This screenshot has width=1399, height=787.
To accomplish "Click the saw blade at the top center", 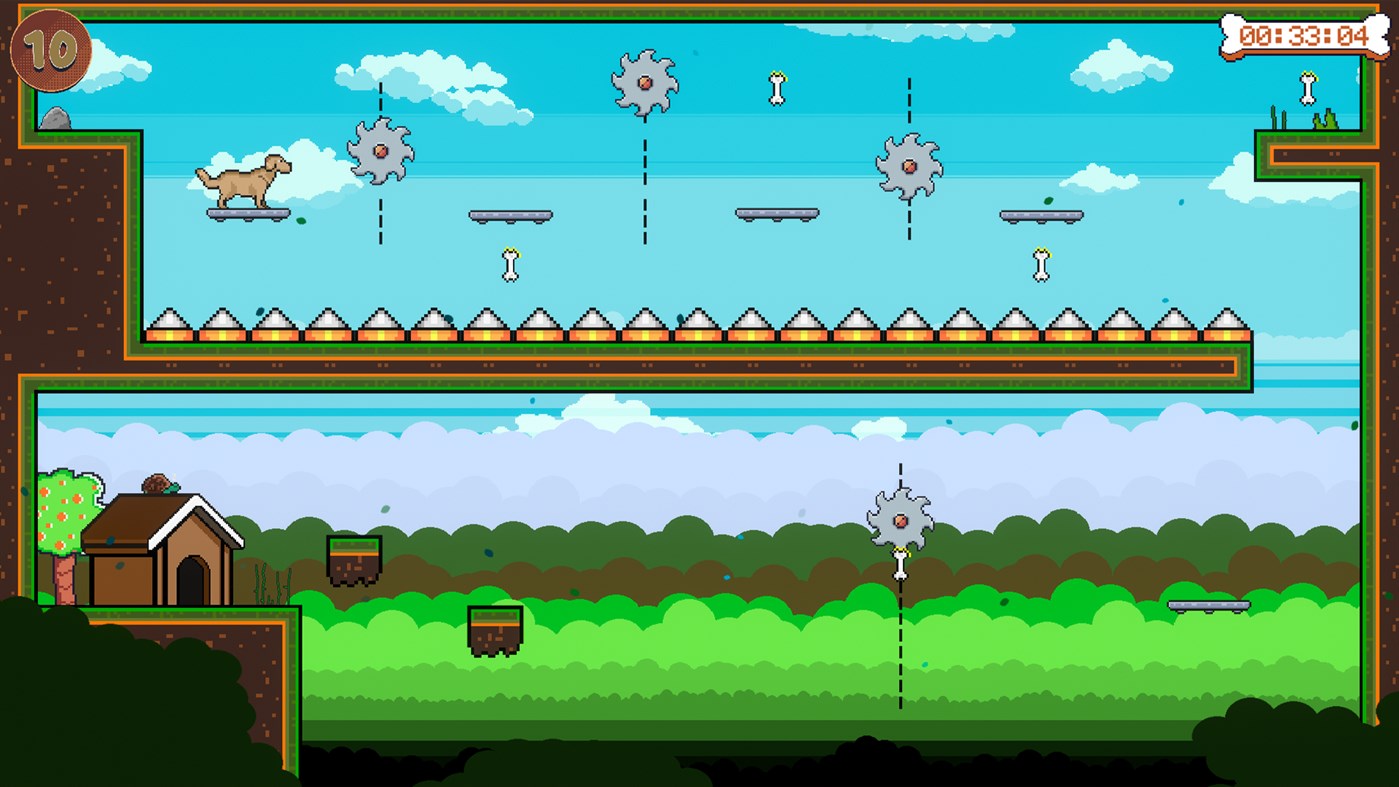I will click(x=646, y=85).
